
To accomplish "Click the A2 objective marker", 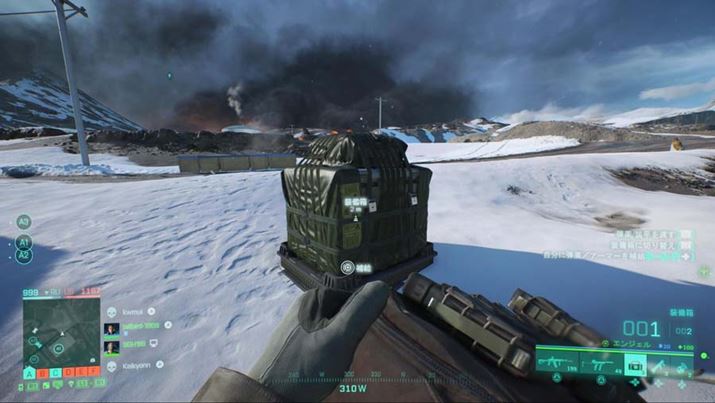I will point(24,257).
